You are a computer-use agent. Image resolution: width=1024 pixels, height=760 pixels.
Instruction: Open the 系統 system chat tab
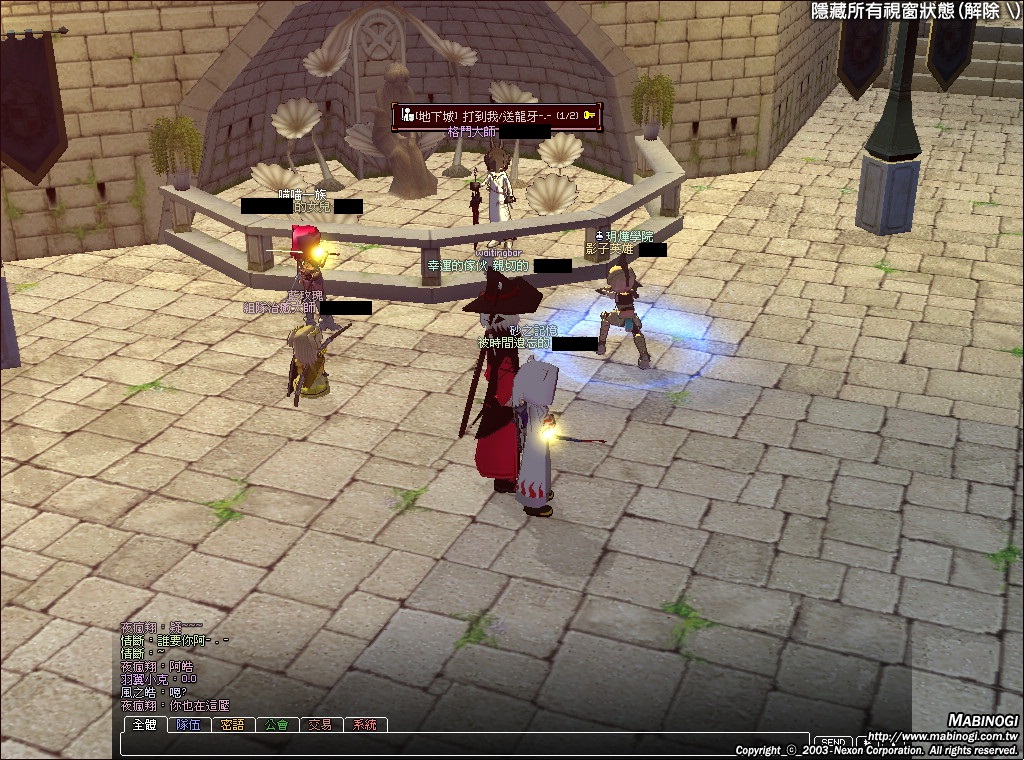pyautogui.click(x=364, y=725)
